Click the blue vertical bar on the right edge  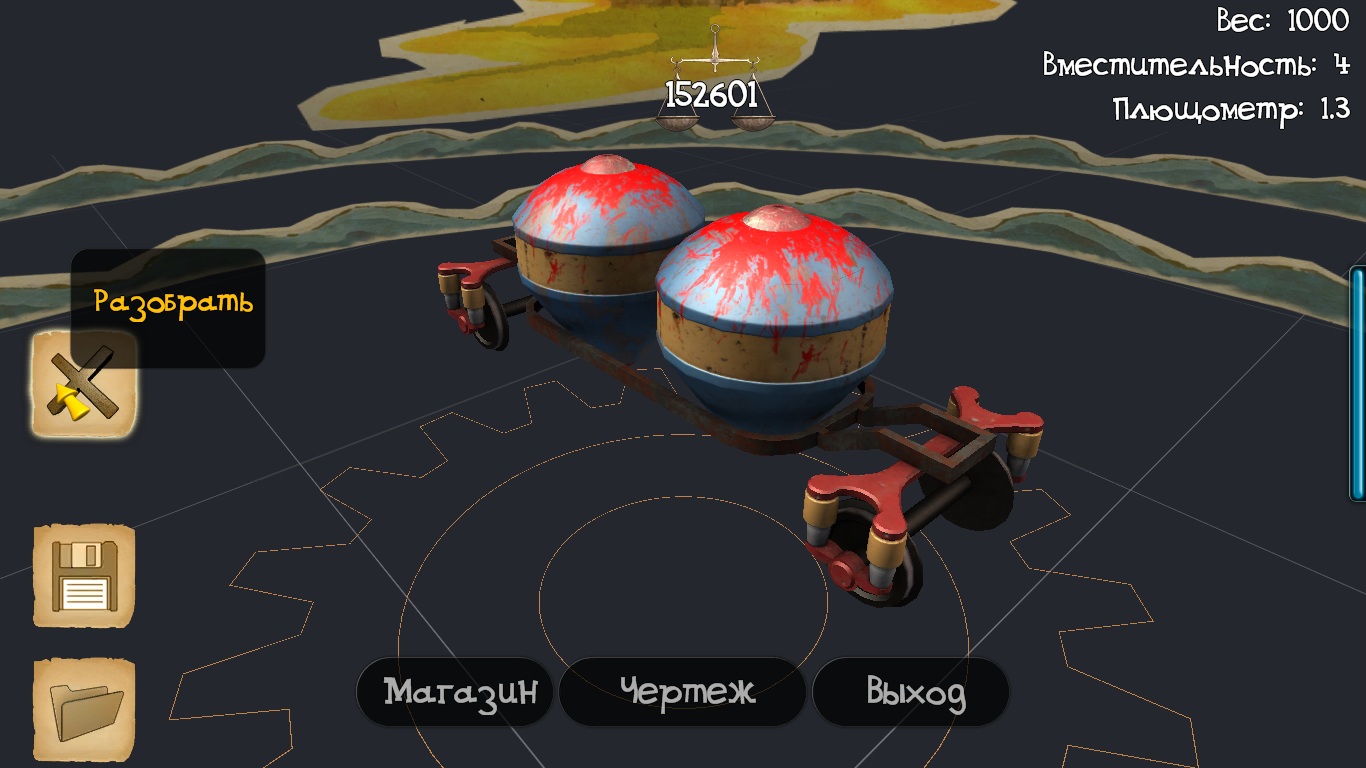click(x=1358, y=383)
